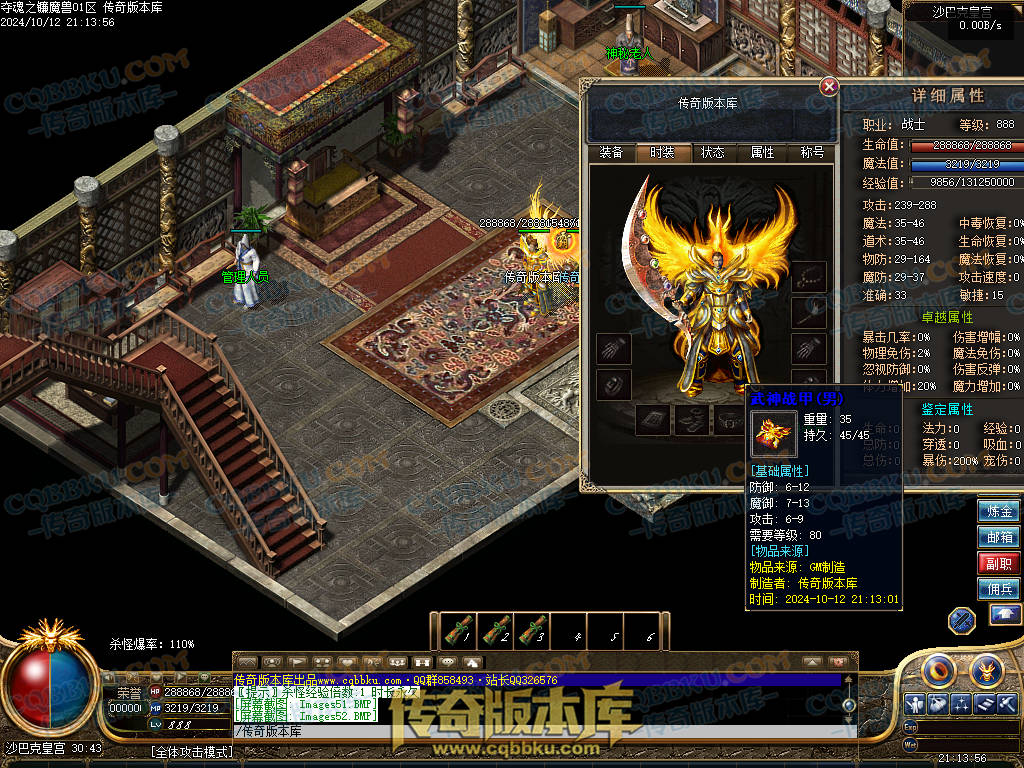Screen dimensions: 1024x768
Task: Open the 佣兵 mercenary menu
Action: tap(999, 589)
